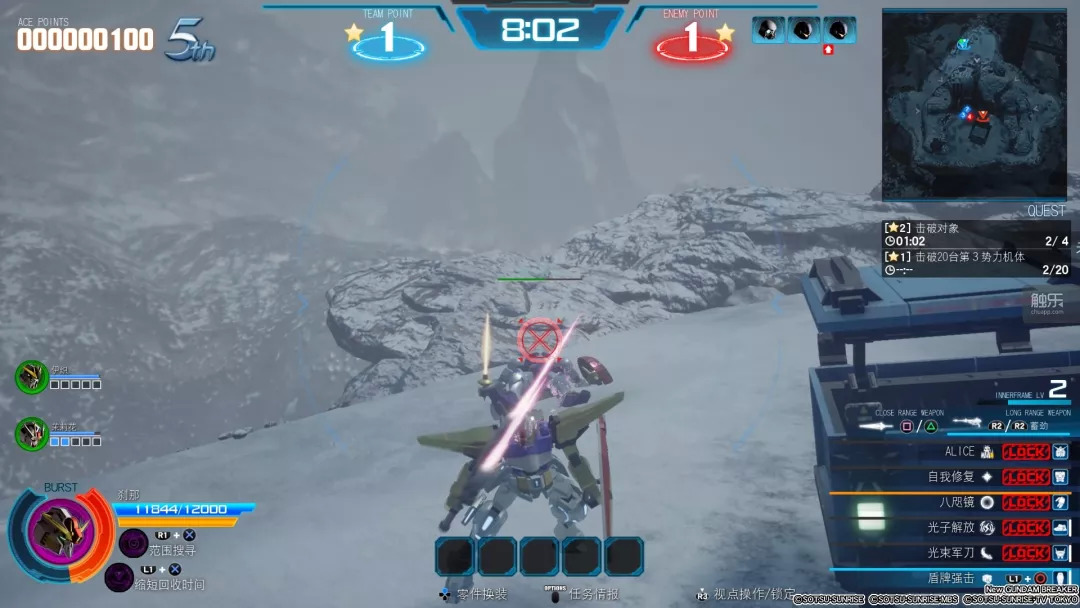Viewport: 1080px width, 608px height.
Task: Activate the 光束军刀 beam saber skill
Action: (1024, 552)
